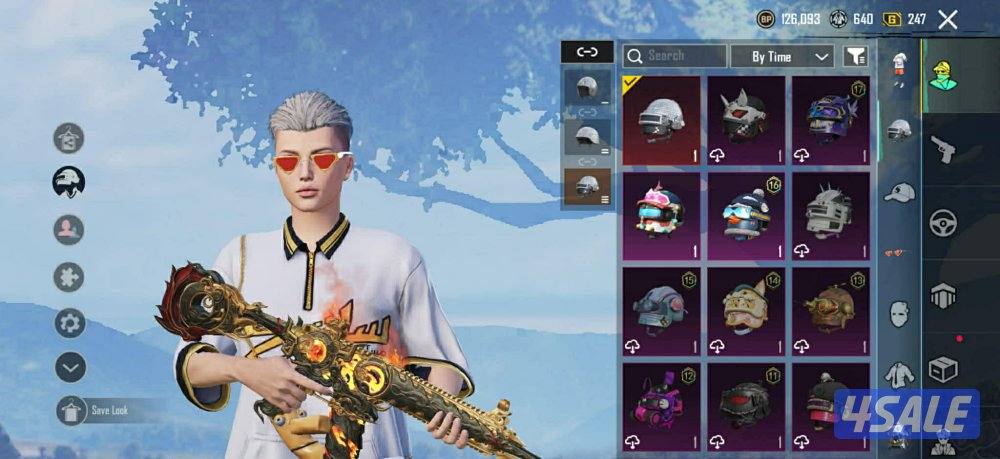Choose the white spiked mohawk helmet
The image size is (1000, 459).
830,213
